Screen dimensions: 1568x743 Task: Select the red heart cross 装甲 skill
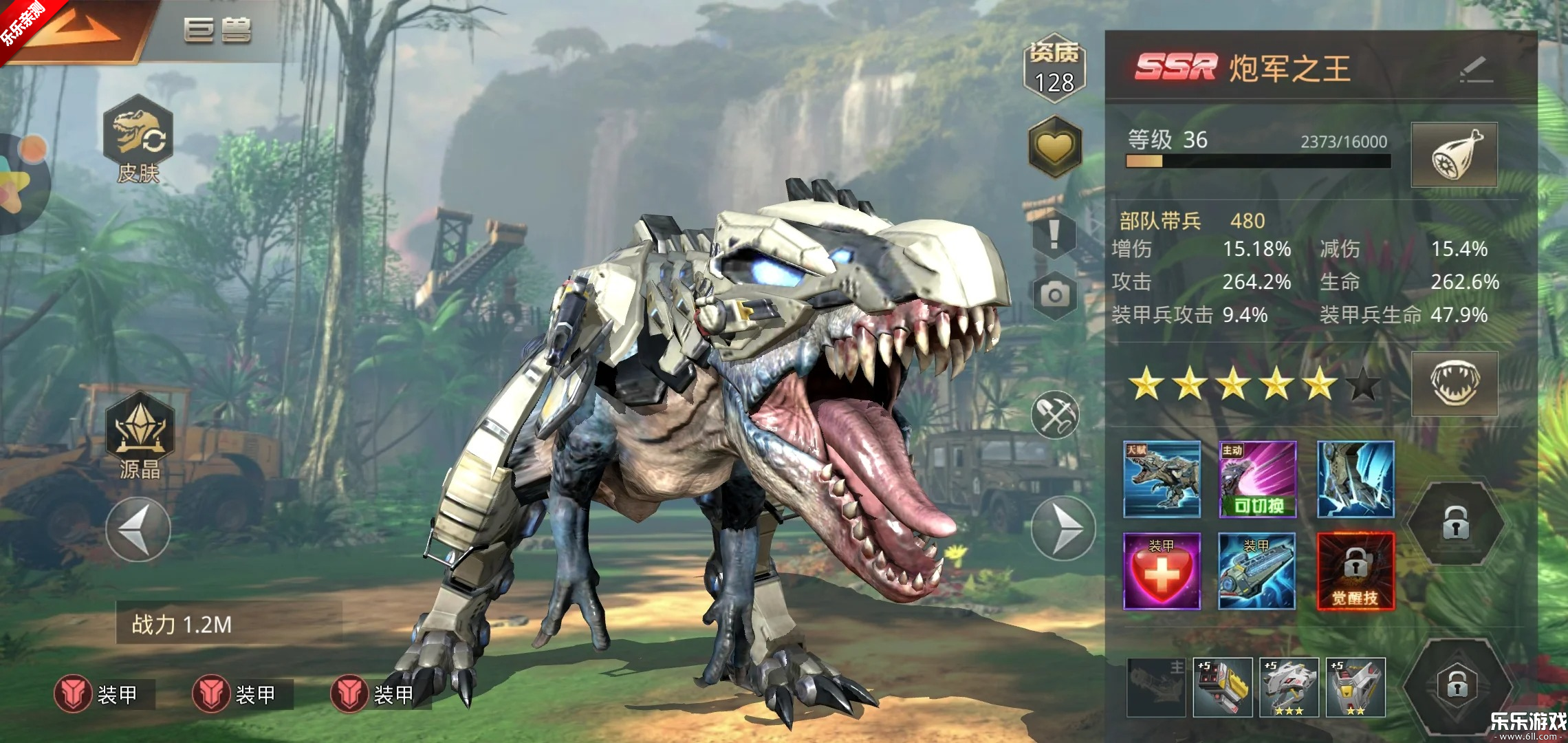click(1162, 571)
